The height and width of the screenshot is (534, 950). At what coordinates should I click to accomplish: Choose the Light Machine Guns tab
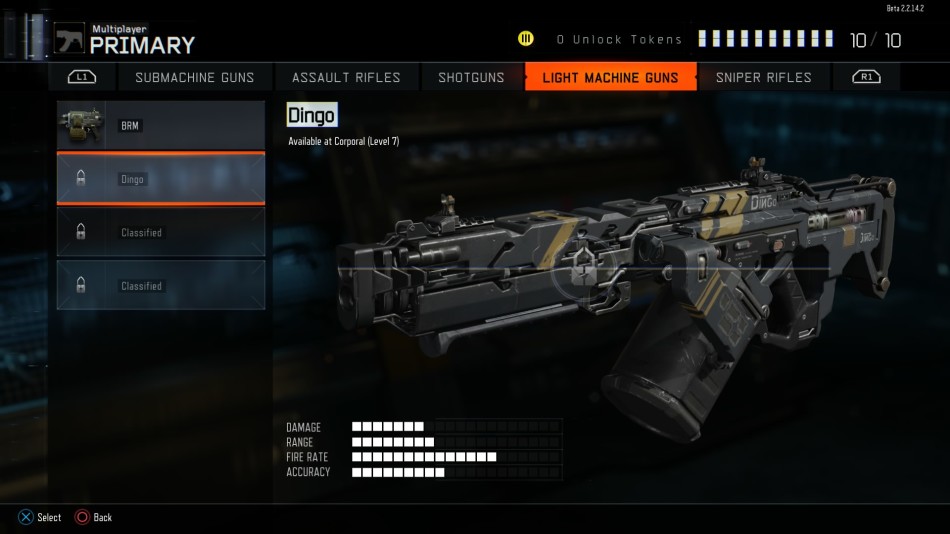610,77
